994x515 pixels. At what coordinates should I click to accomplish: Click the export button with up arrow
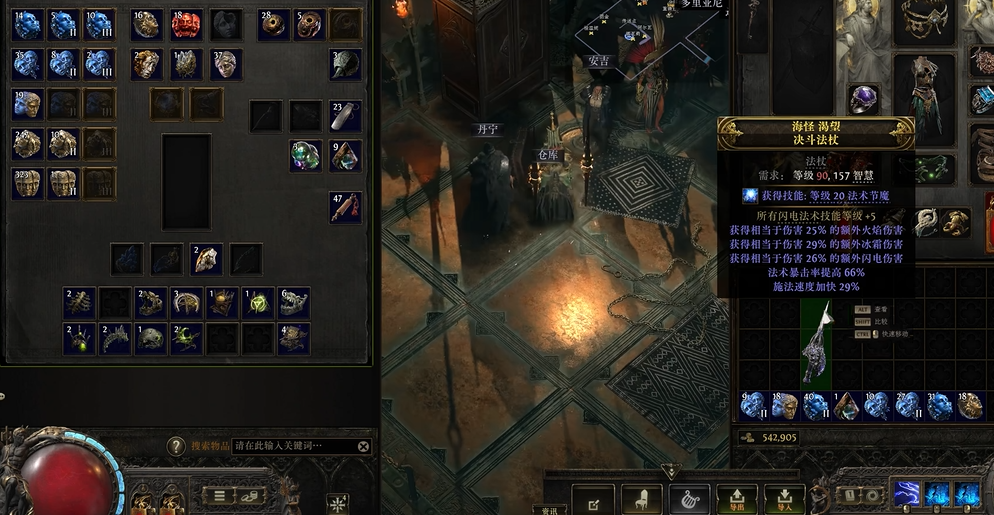coord(737,499)
